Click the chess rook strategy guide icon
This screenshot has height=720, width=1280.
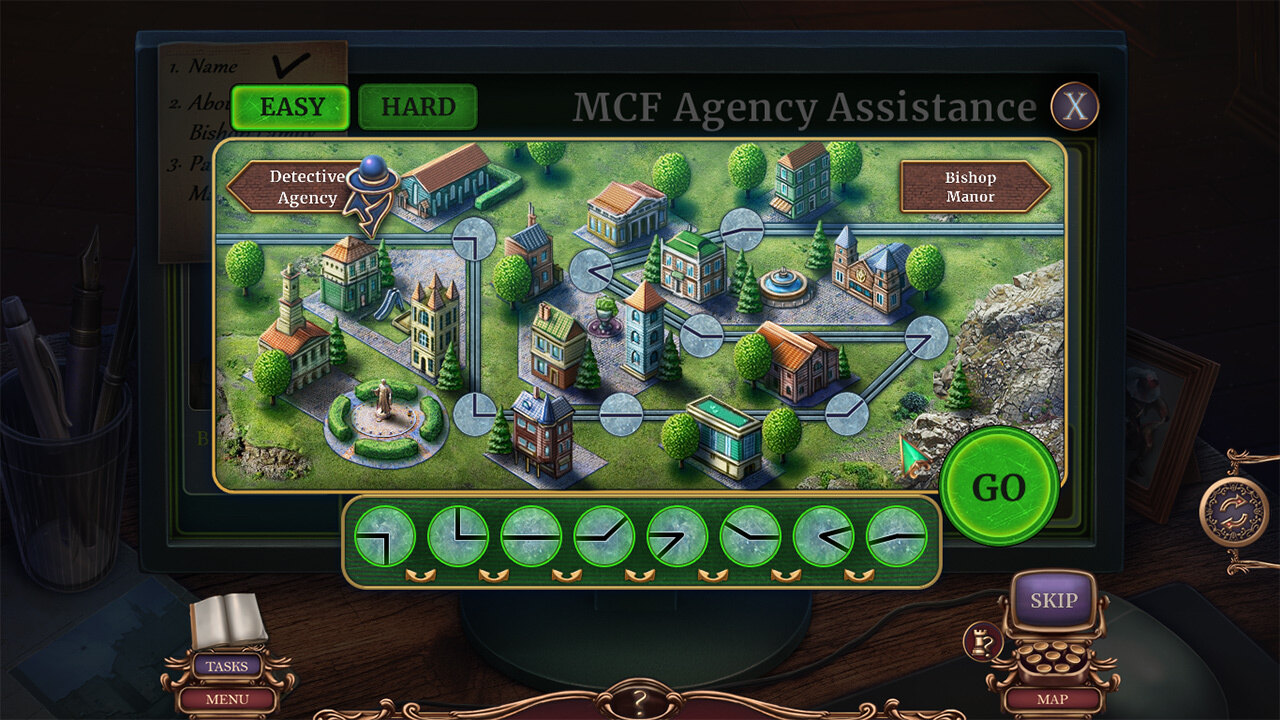980,641
